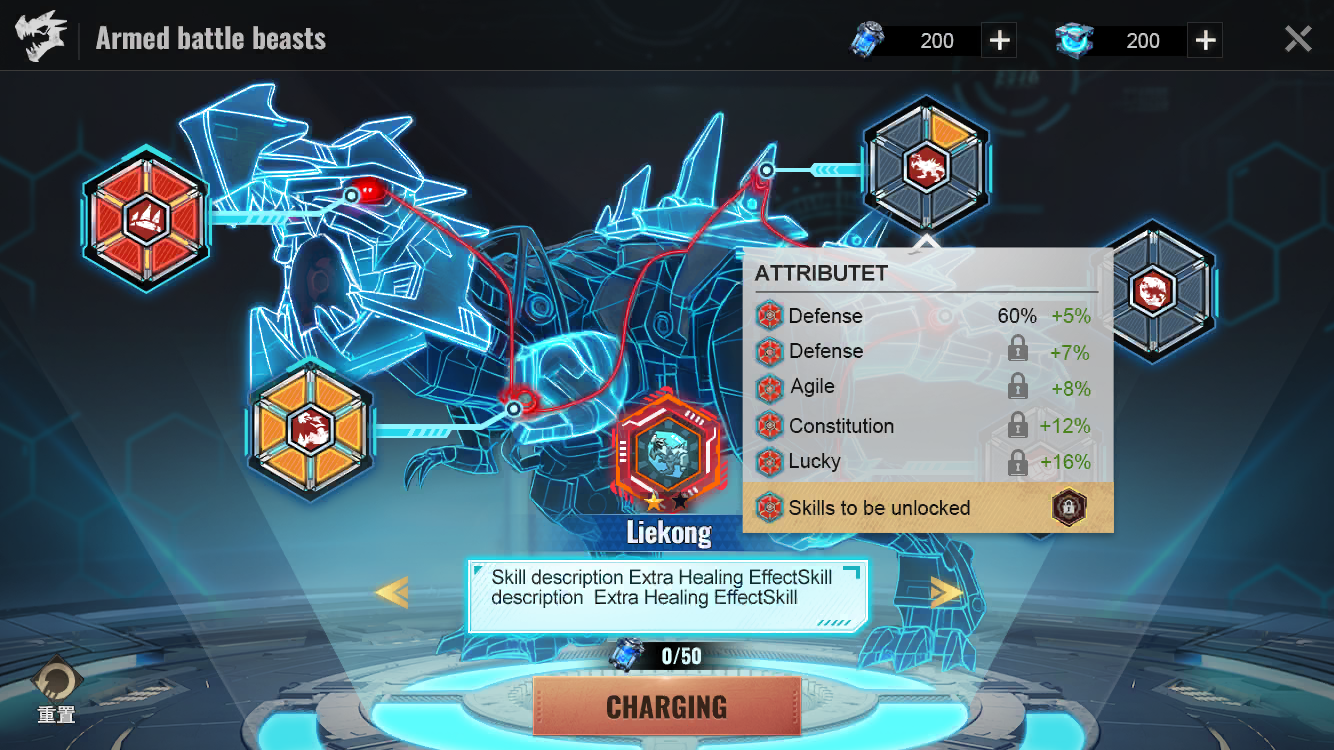Image resolution: width=1334 pixels, height=750 pixels.
Task: Choose the gray hexagon node with orange segment
Action: coord(926,166)
